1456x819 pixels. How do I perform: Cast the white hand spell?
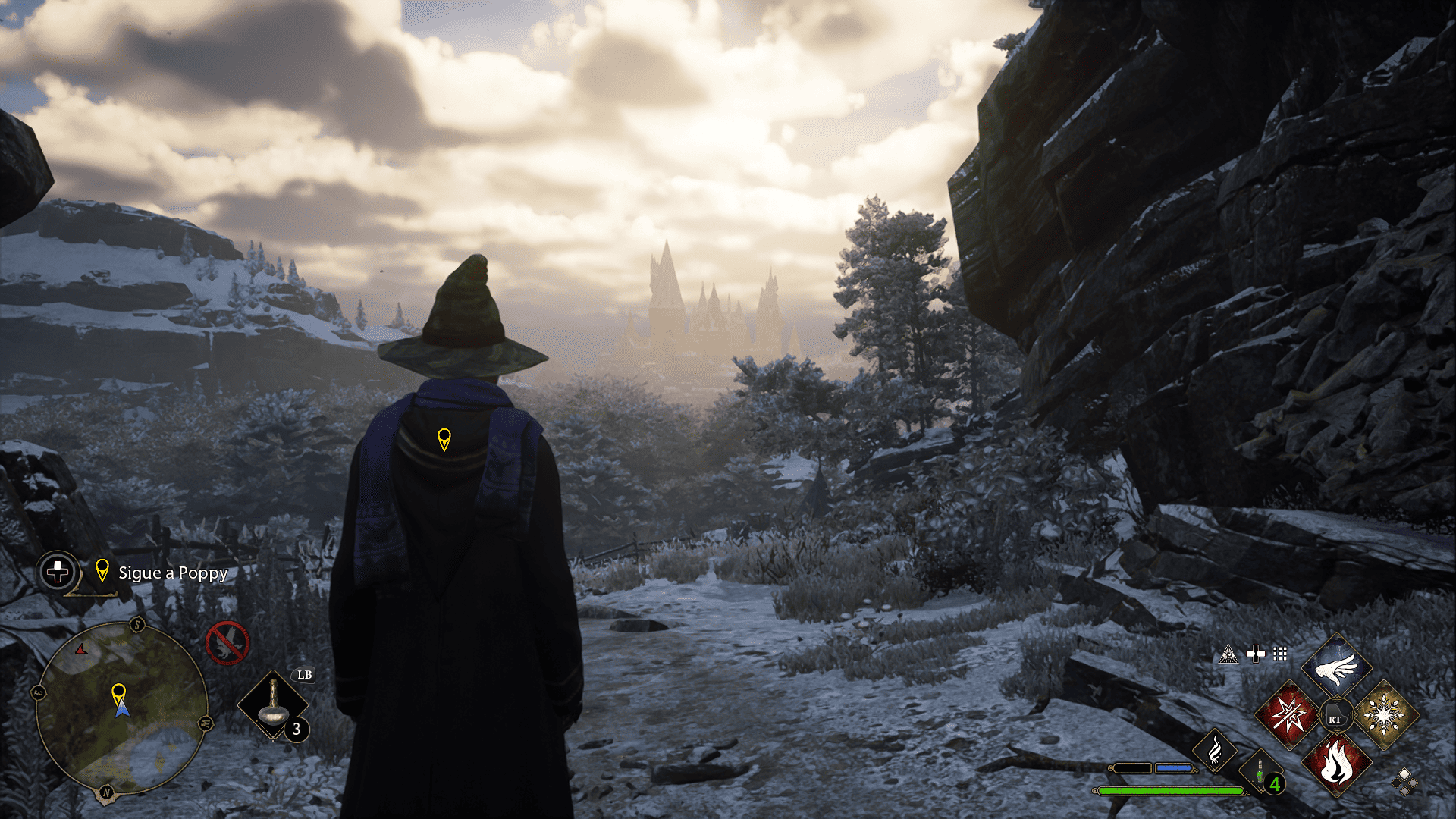1336,668
